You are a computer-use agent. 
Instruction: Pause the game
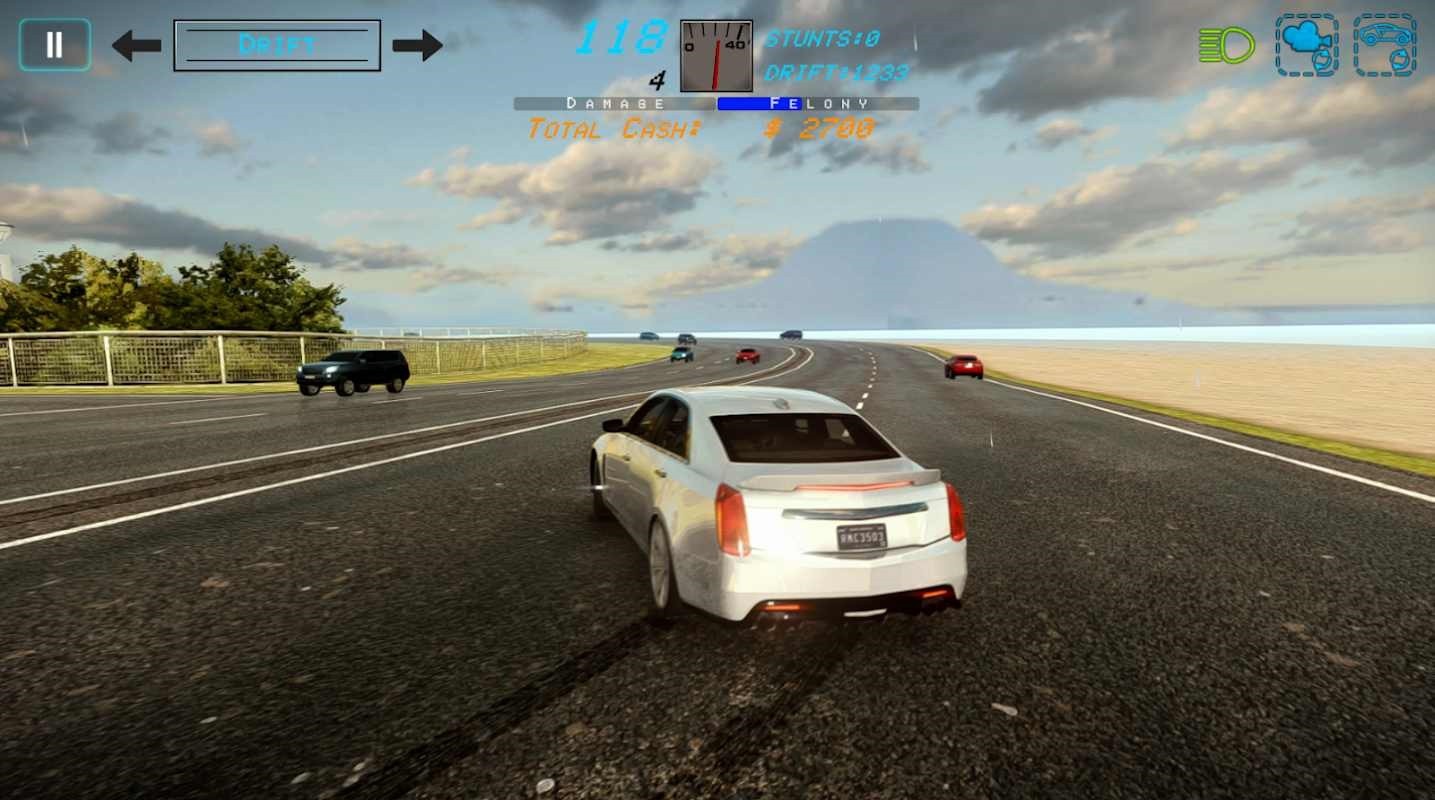pos(55,45)
